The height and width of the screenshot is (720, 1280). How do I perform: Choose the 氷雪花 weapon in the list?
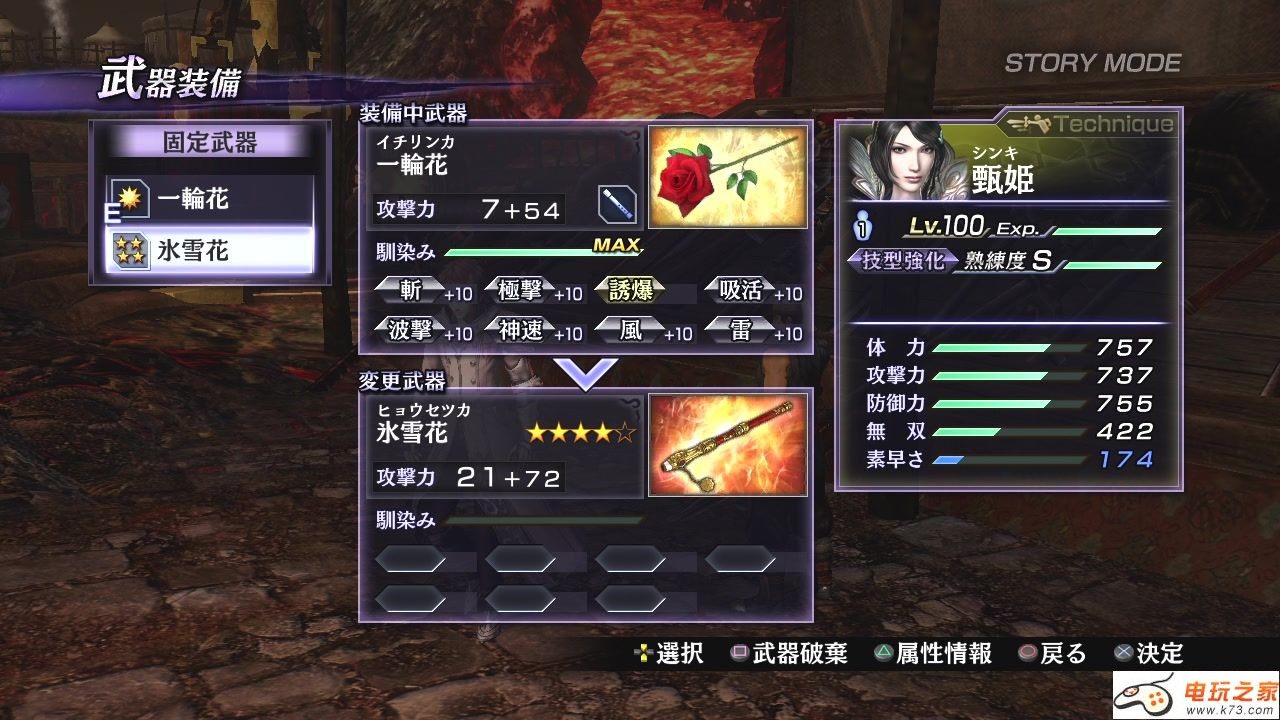coord(210,251)
